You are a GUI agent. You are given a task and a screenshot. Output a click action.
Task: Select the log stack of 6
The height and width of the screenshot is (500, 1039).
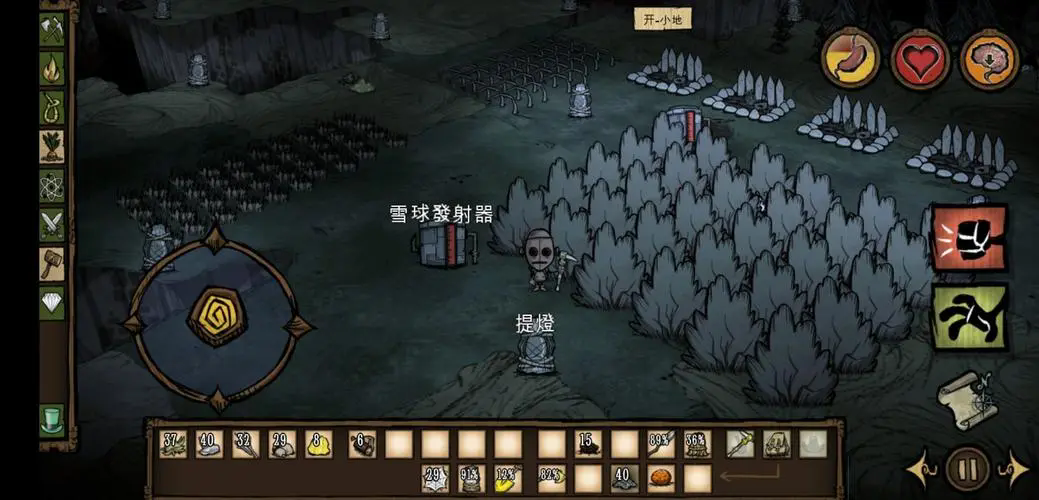click(362, 444)
